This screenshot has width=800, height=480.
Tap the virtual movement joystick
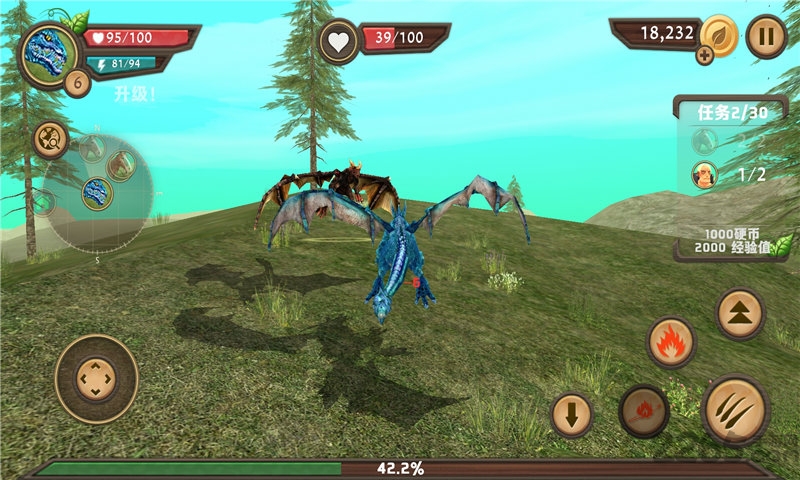96,379
